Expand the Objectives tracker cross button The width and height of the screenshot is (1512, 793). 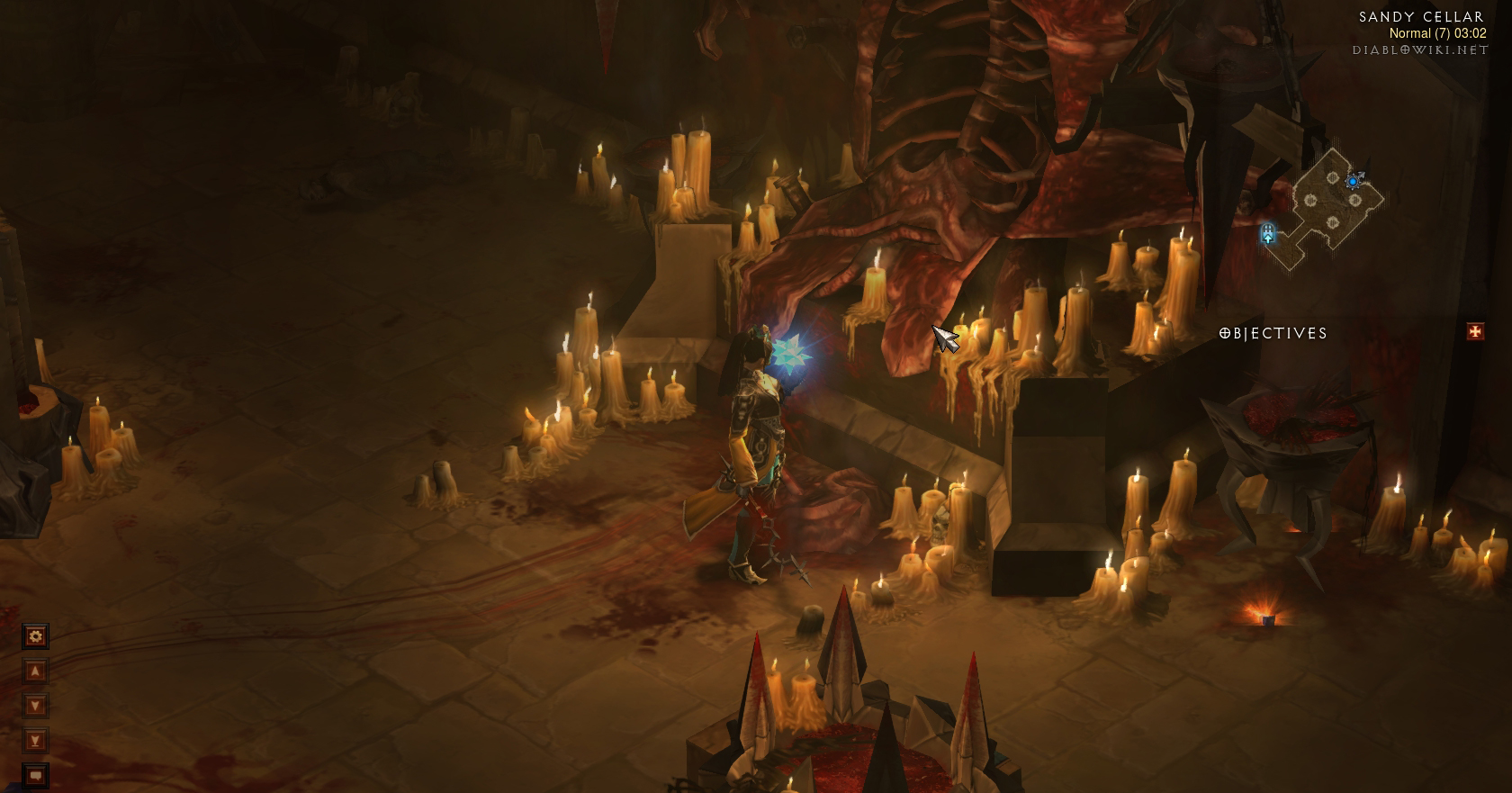[x=1475, y=332]
